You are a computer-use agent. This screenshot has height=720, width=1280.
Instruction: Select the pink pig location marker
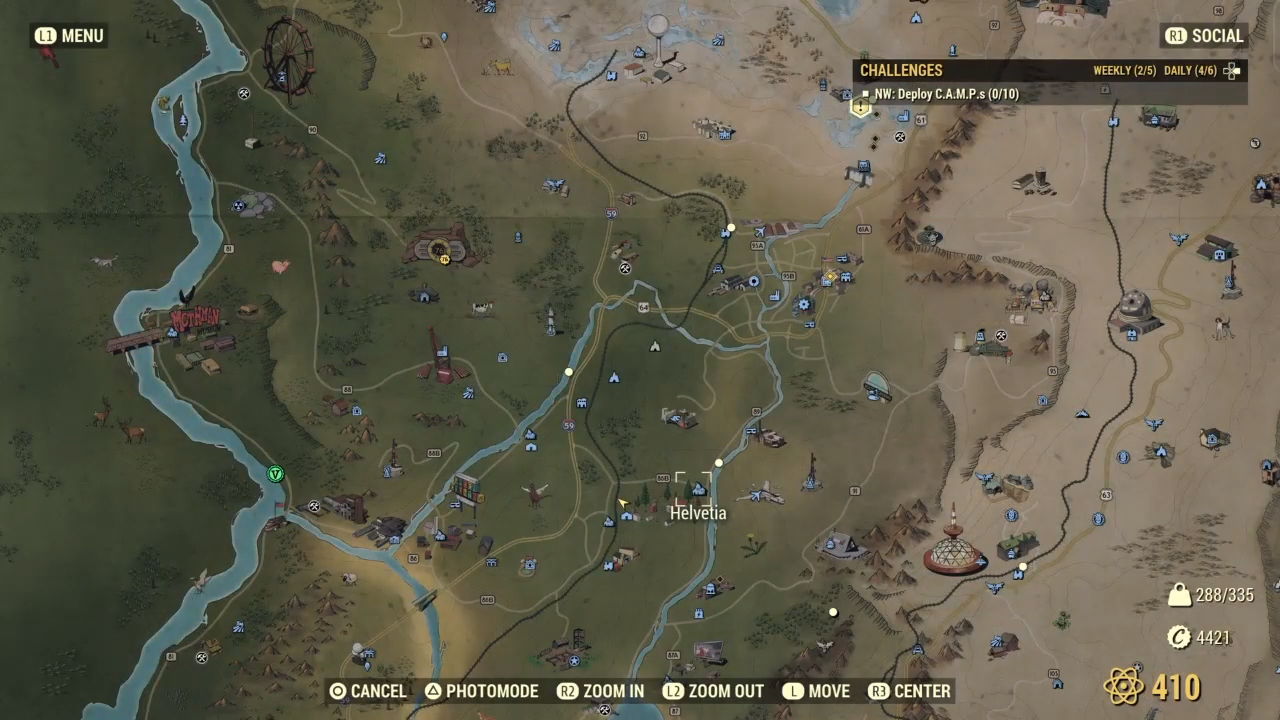point(281,267)
